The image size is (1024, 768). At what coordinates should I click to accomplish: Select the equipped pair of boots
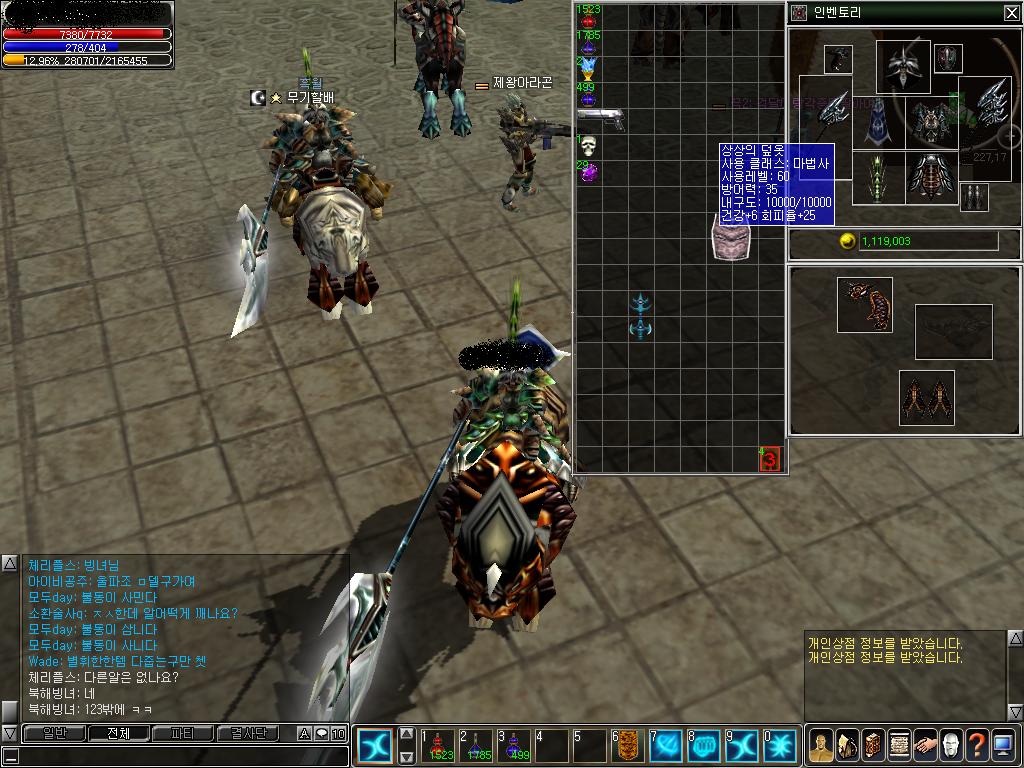(927, 398)
